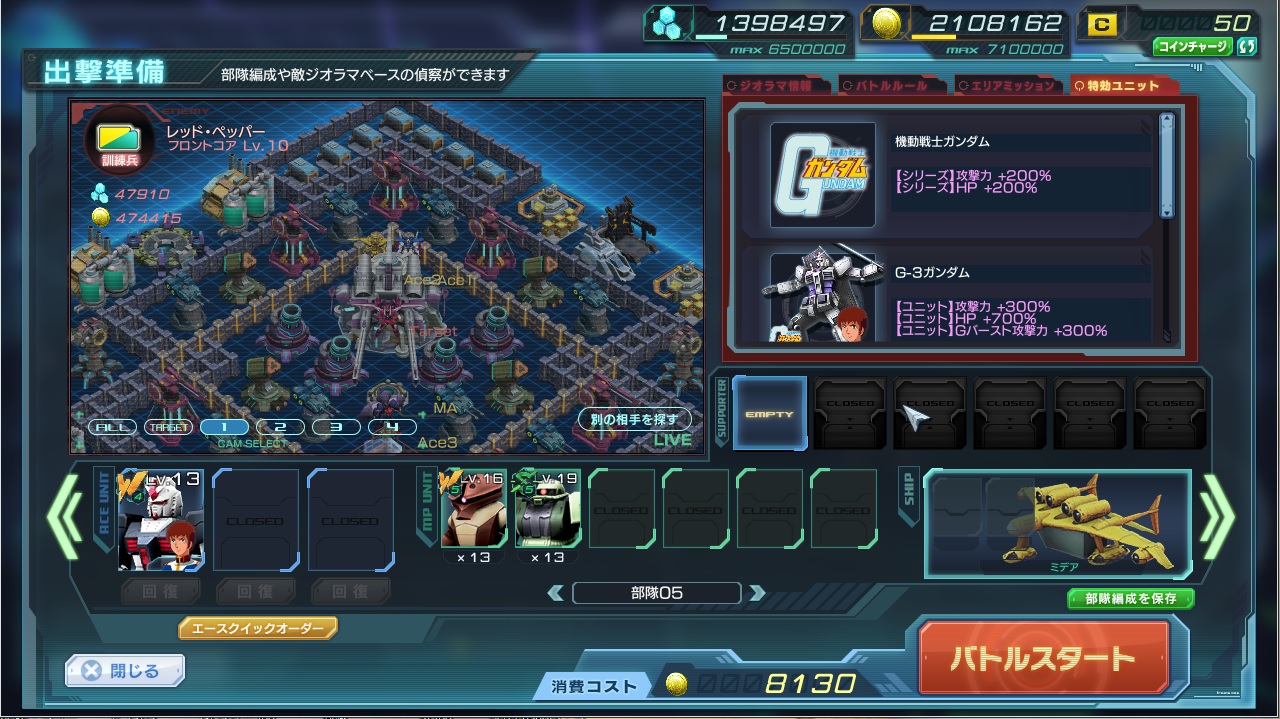Screen dimensions: 1280x719
Task: Go to the next squad after 部隊05
Action: coord(757,593)
